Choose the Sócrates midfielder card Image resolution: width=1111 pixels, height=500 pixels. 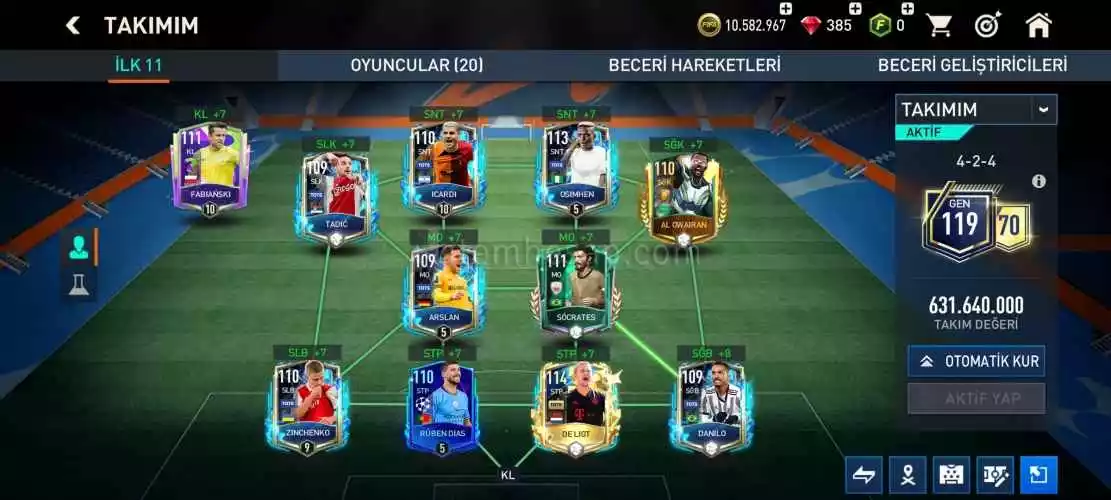(x=575, y=289)
